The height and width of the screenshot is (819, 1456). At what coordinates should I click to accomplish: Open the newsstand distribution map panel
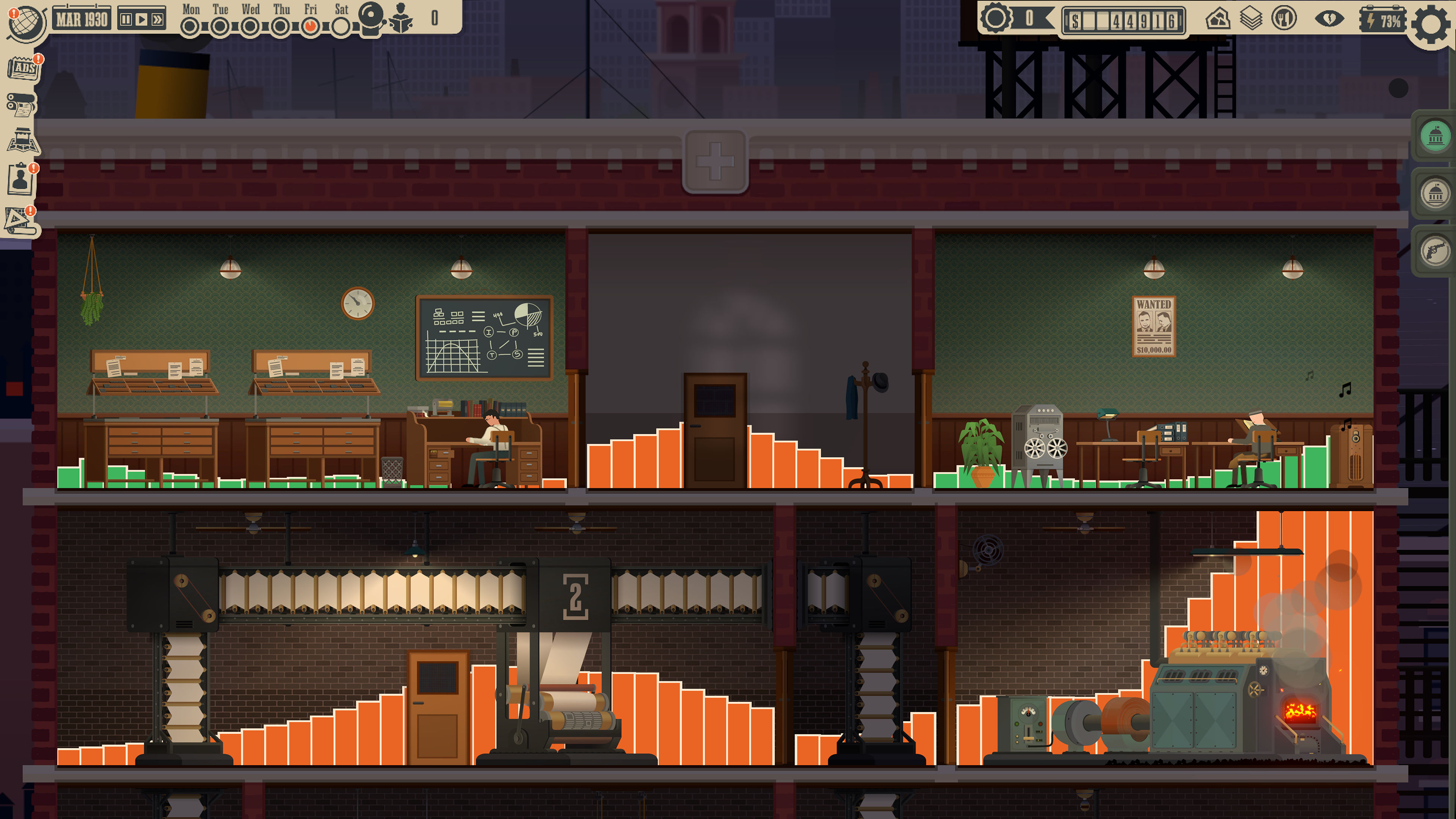tap(23, 141)
